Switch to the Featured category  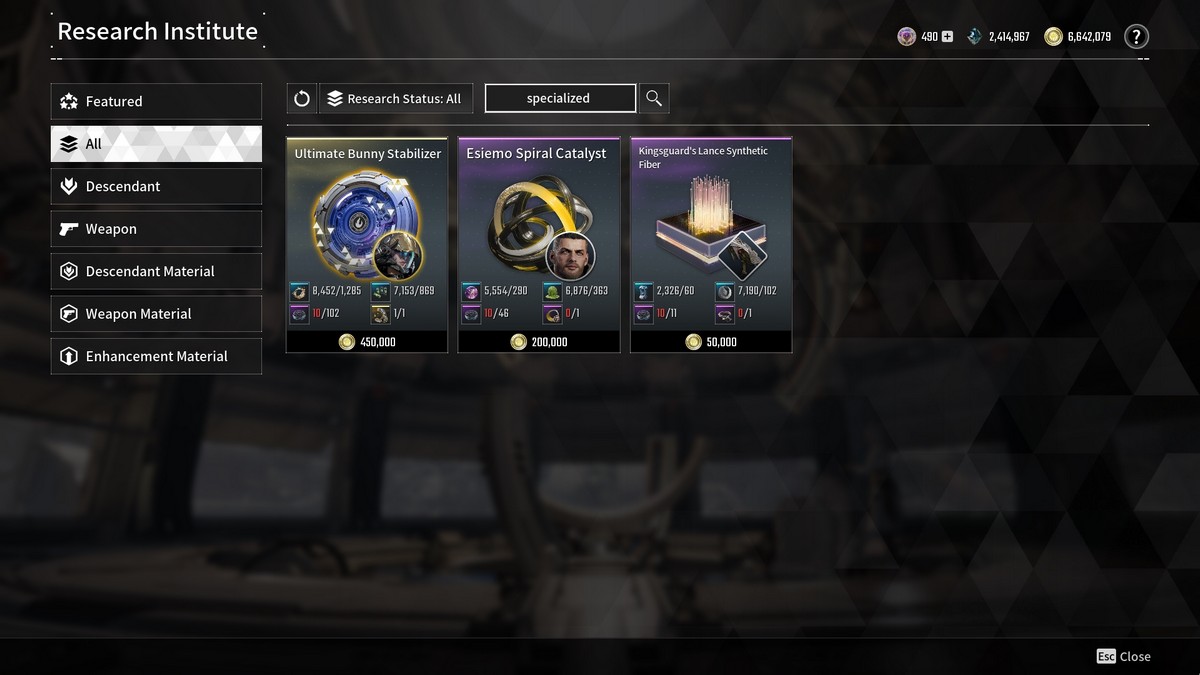[x=156, y=101]
